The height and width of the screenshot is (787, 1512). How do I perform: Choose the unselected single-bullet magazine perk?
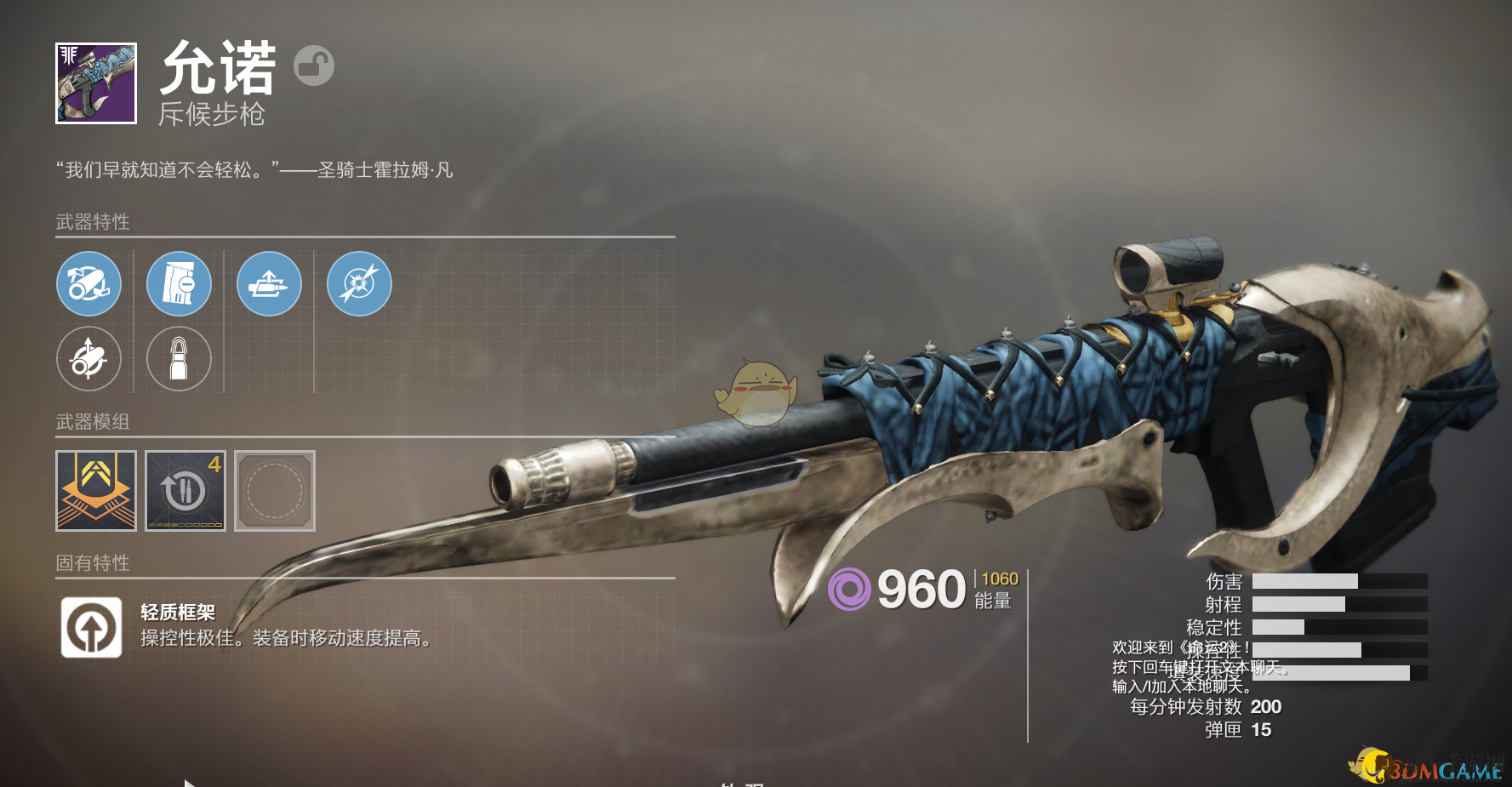[179, 359]
